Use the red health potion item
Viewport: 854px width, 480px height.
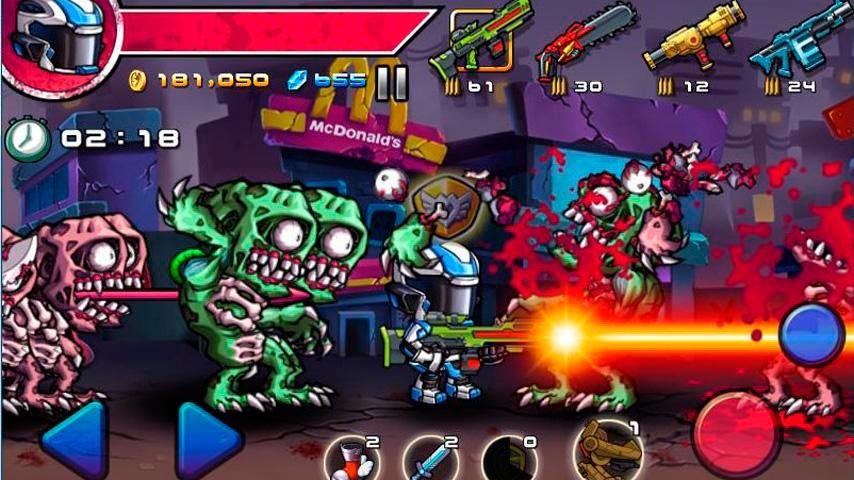coord(351,461)
